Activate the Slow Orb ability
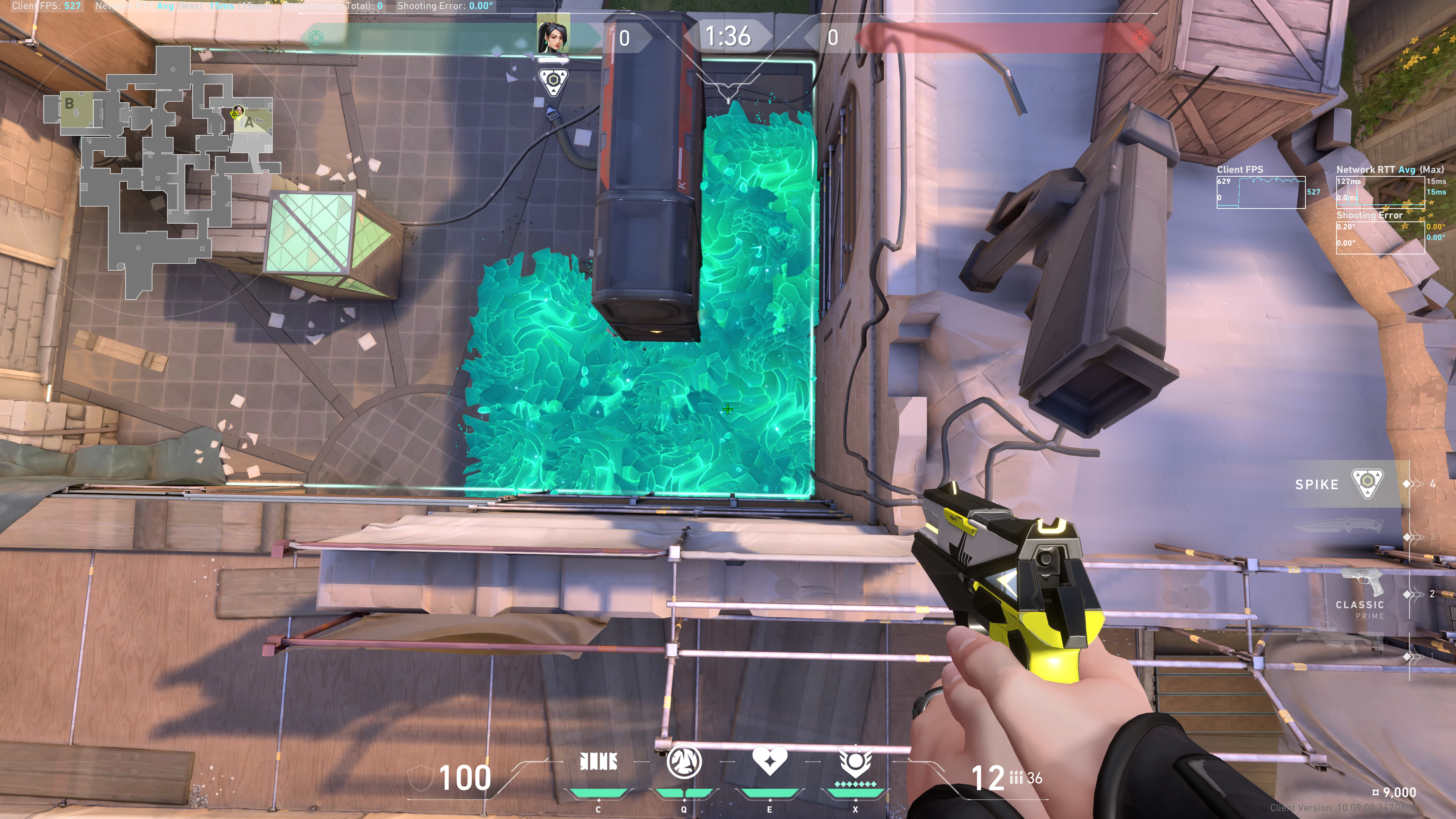Image resolution: width=1456 pixels, height=819 pixels. tap(684, 762)
